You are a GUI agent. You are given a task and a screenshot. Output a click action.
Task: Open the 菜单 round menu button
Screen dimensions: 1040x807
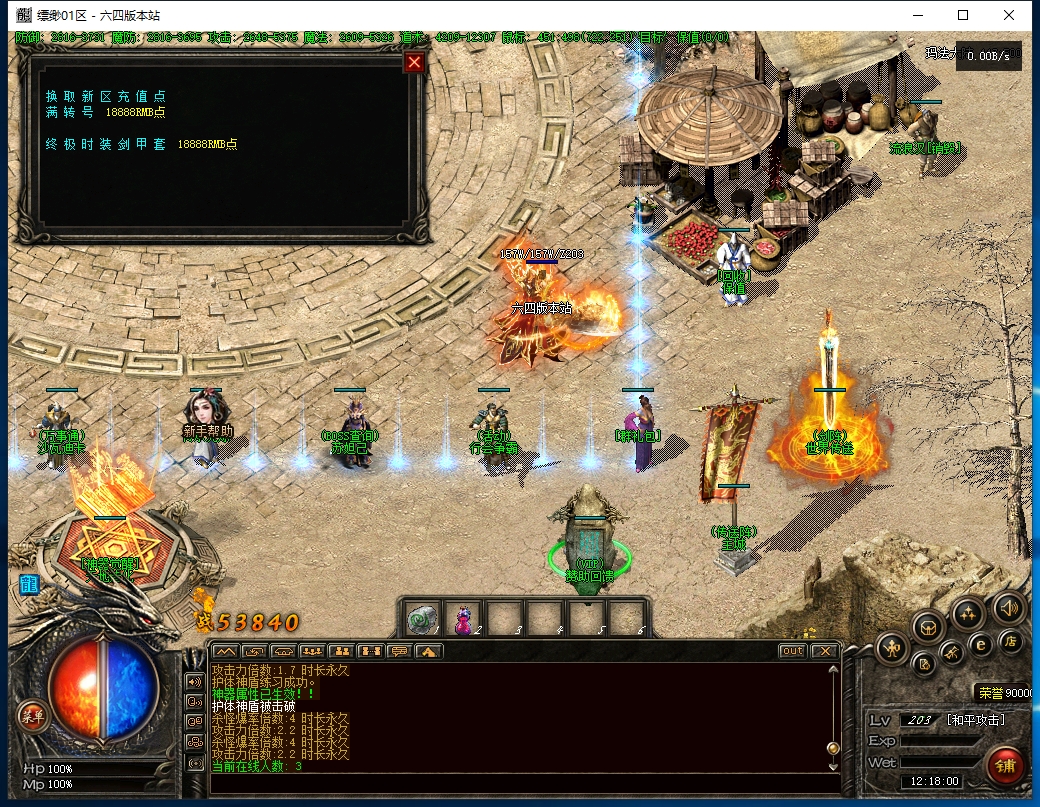(32, 714)
